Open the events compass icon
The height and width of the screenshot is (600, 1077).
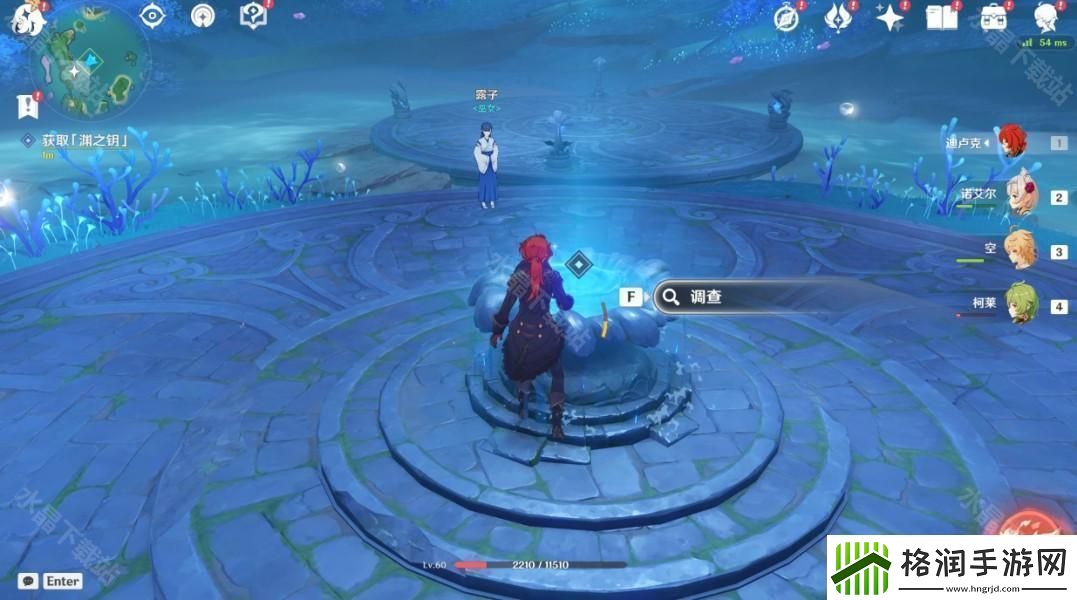[x=787, y=16]
